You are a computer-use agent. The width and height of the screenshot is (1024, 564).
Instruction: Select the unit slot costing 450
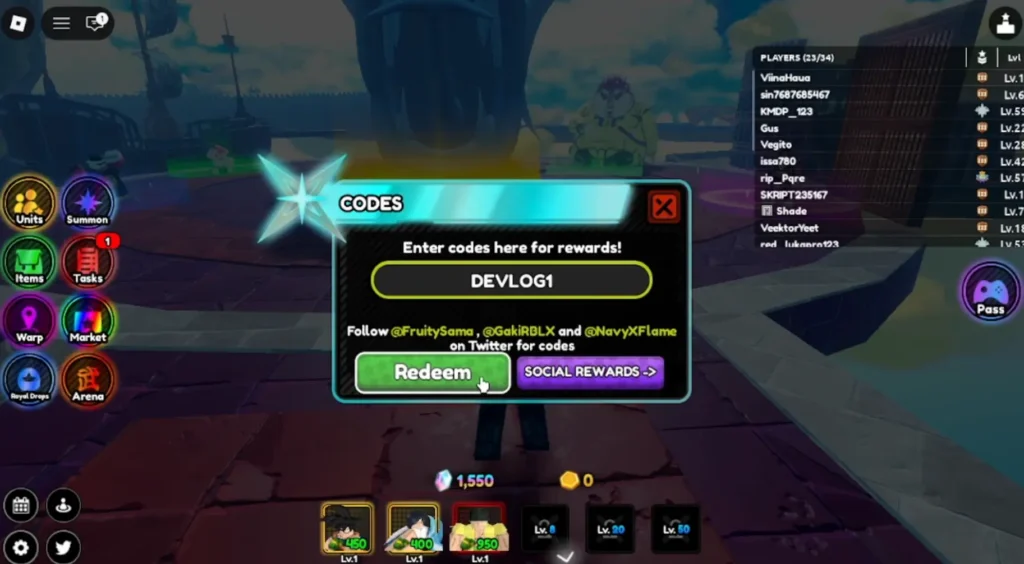[347, 528]
